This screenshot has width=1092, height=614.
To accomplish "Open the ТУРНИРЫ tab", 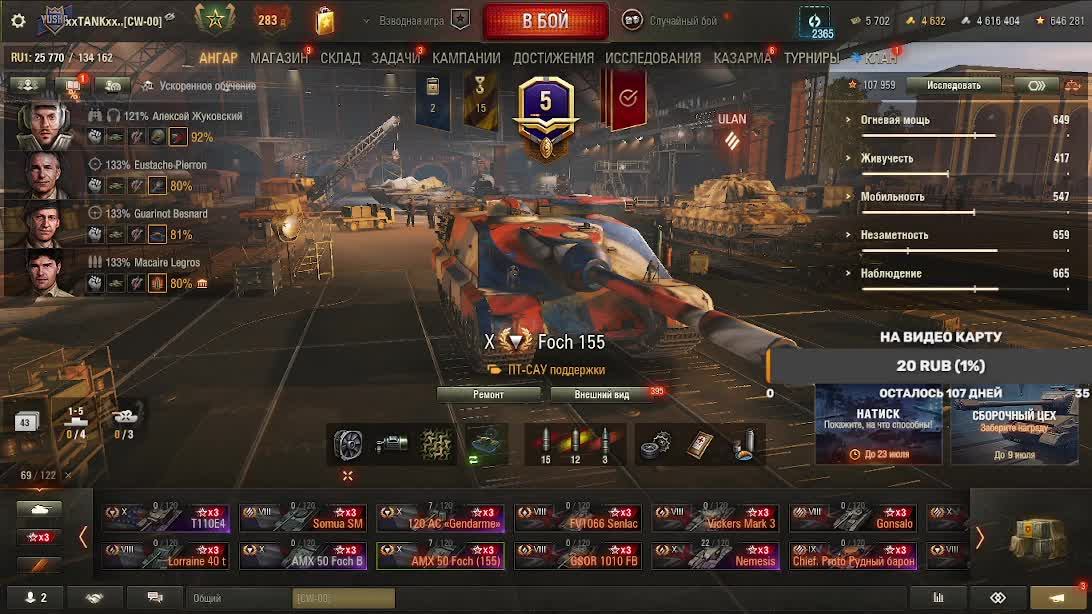I will [x=811, y=58].
